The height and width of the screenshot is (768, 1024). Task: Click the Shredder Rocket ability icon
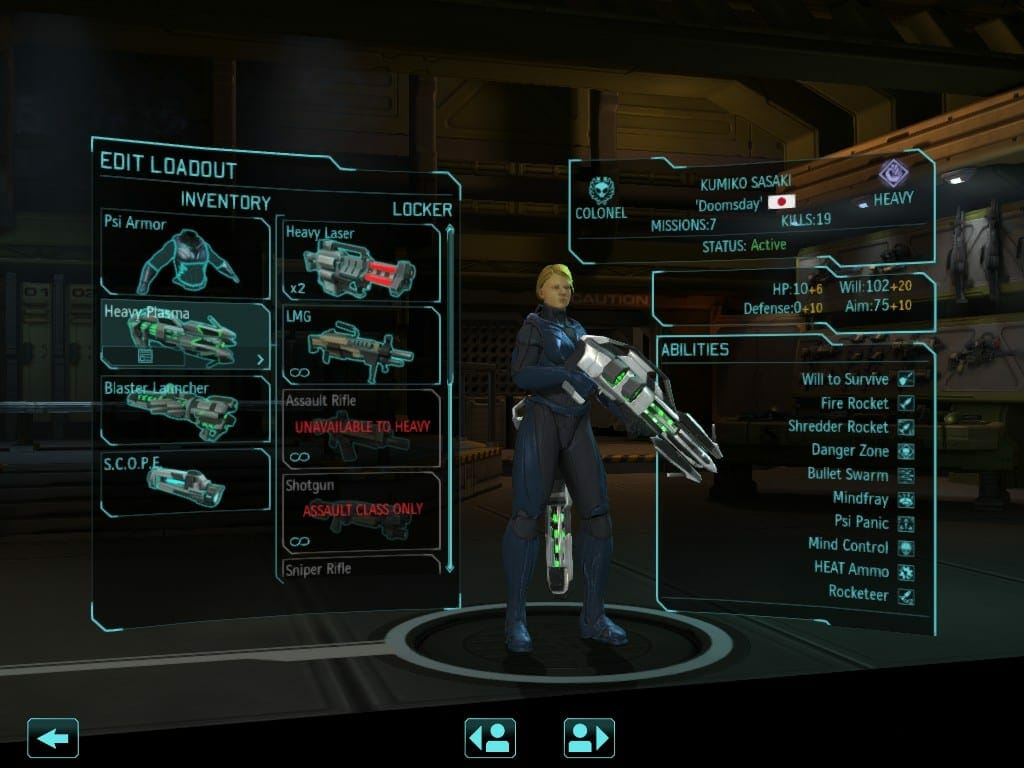(906, 427)
